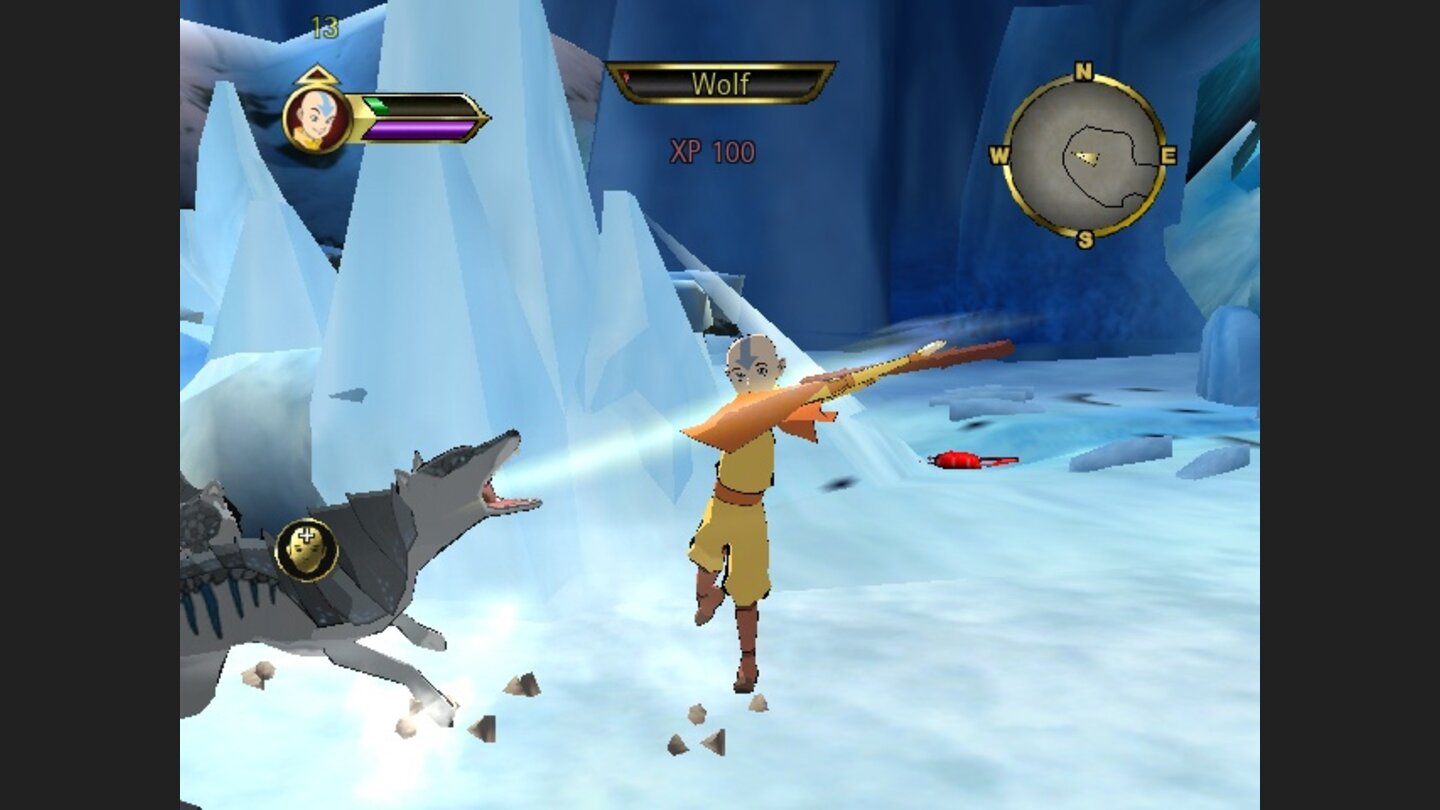Click the E compass direction label
This screenshot has width=1440, height=810.
[1169, 155]
